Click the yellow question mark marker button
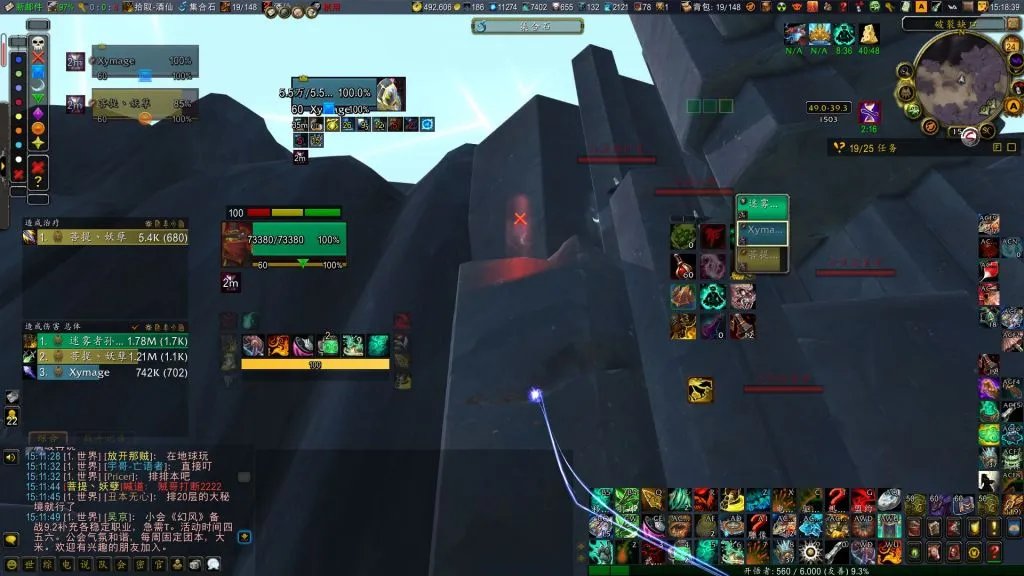The image size is (1024, 576). point(38,181)
